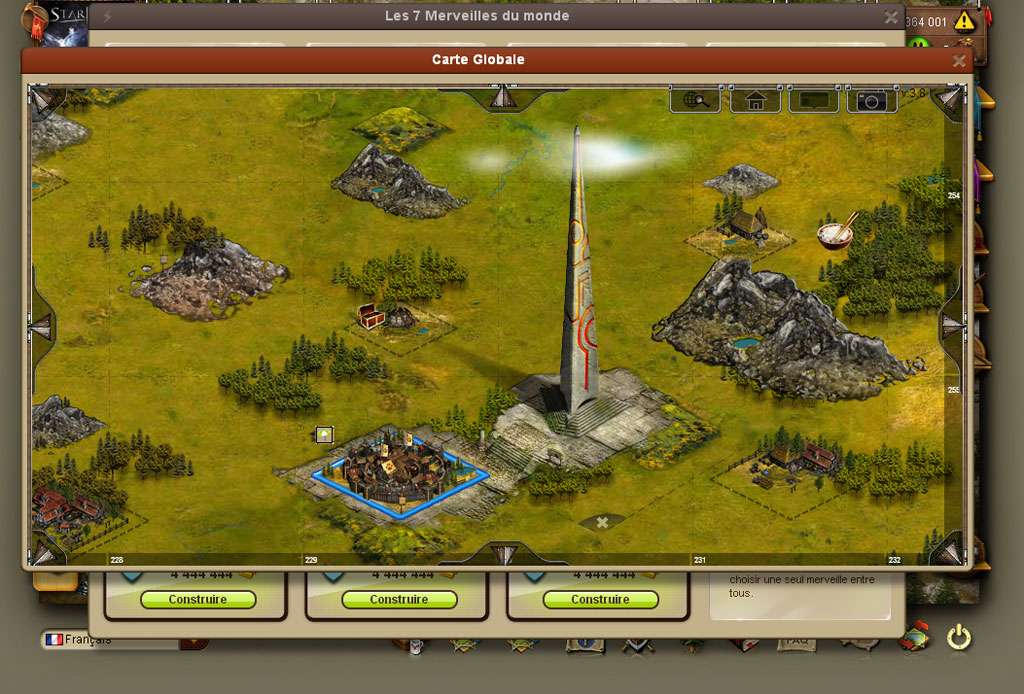
Task: Pan the global map downward
Action: [x=502, y=553]
